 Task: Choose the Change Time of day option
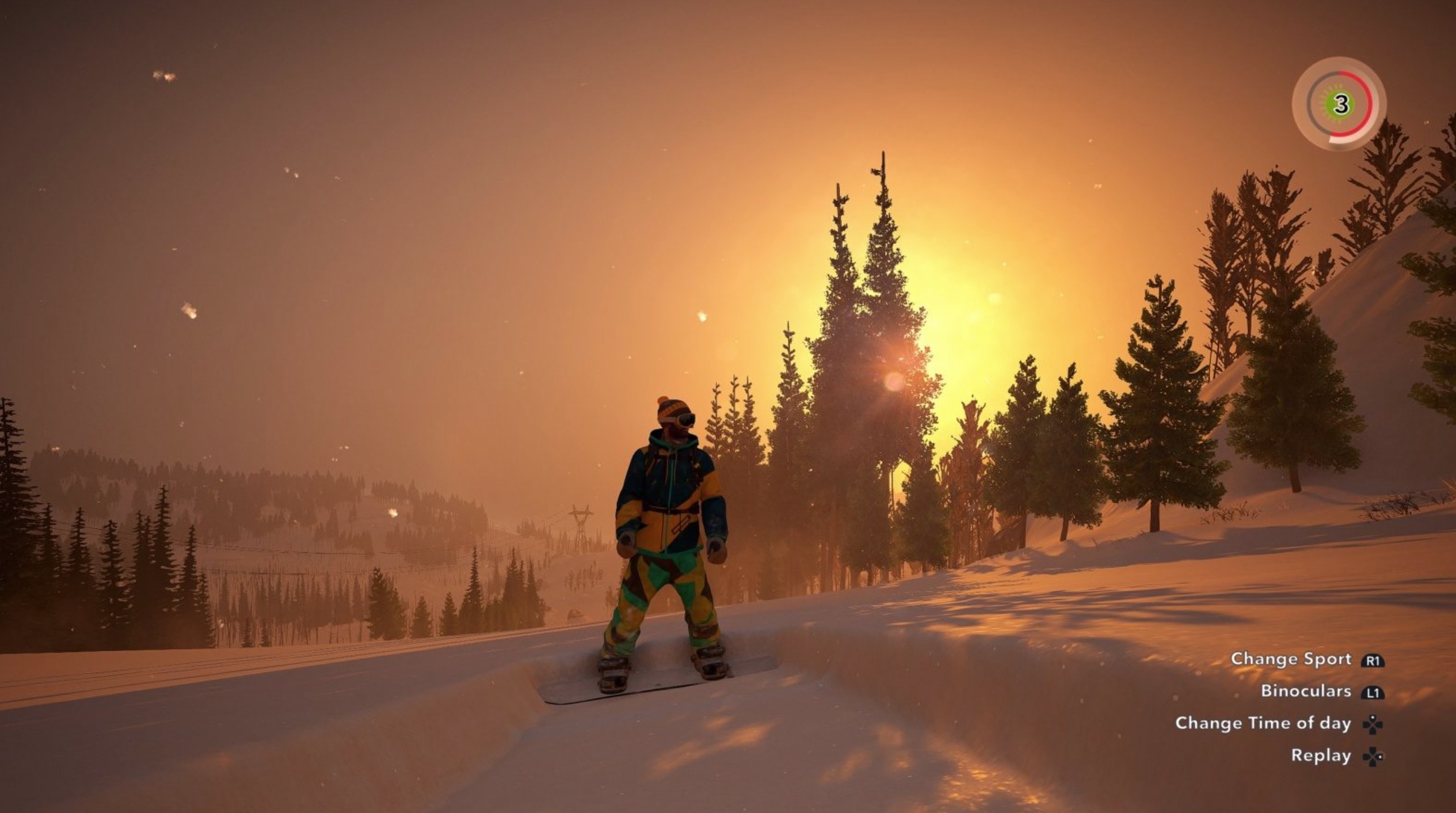click(x=1263, y=723)
